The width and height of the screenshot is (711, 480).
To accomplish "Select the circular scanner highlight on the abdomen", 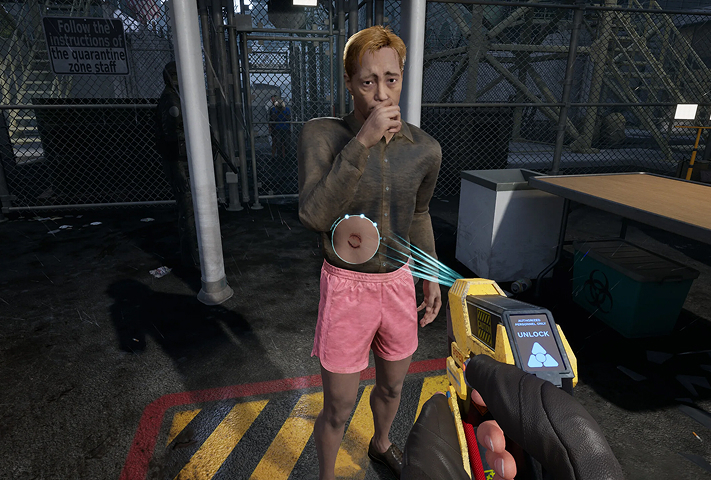I will tap(355, 240).
